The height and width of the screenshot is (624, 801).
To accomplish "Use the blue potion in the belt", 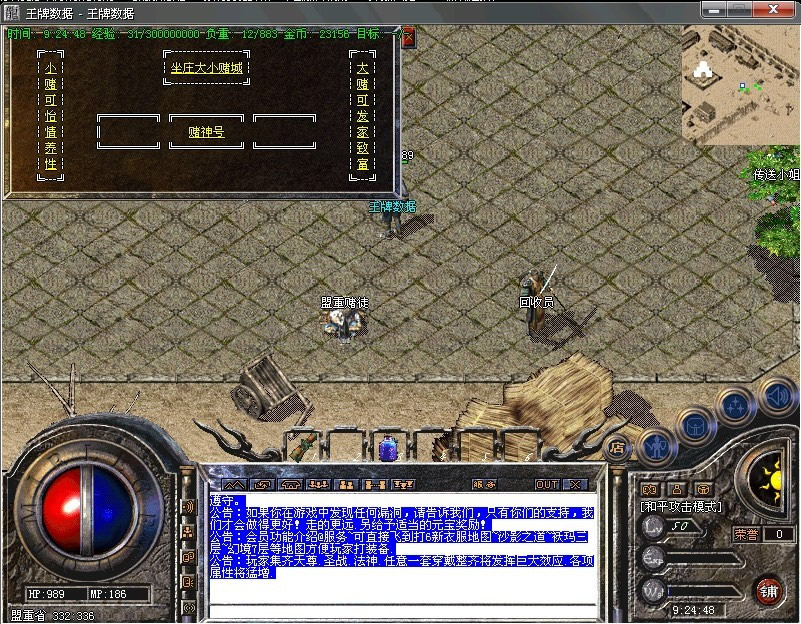I will coord(387,446).
